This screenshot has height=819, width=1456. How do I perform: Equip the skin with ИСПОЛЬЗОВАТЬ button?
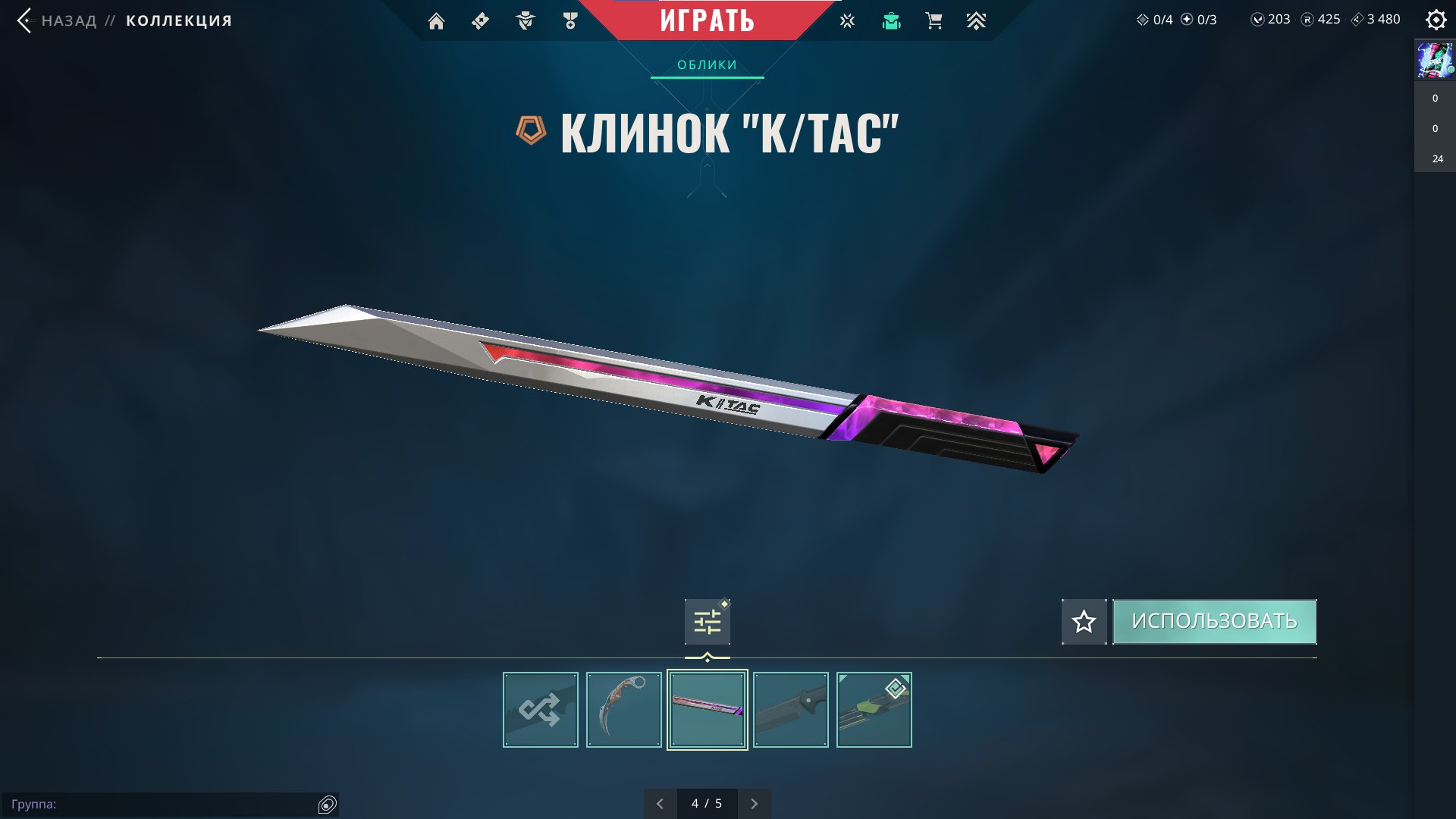tap(1214, 622)
